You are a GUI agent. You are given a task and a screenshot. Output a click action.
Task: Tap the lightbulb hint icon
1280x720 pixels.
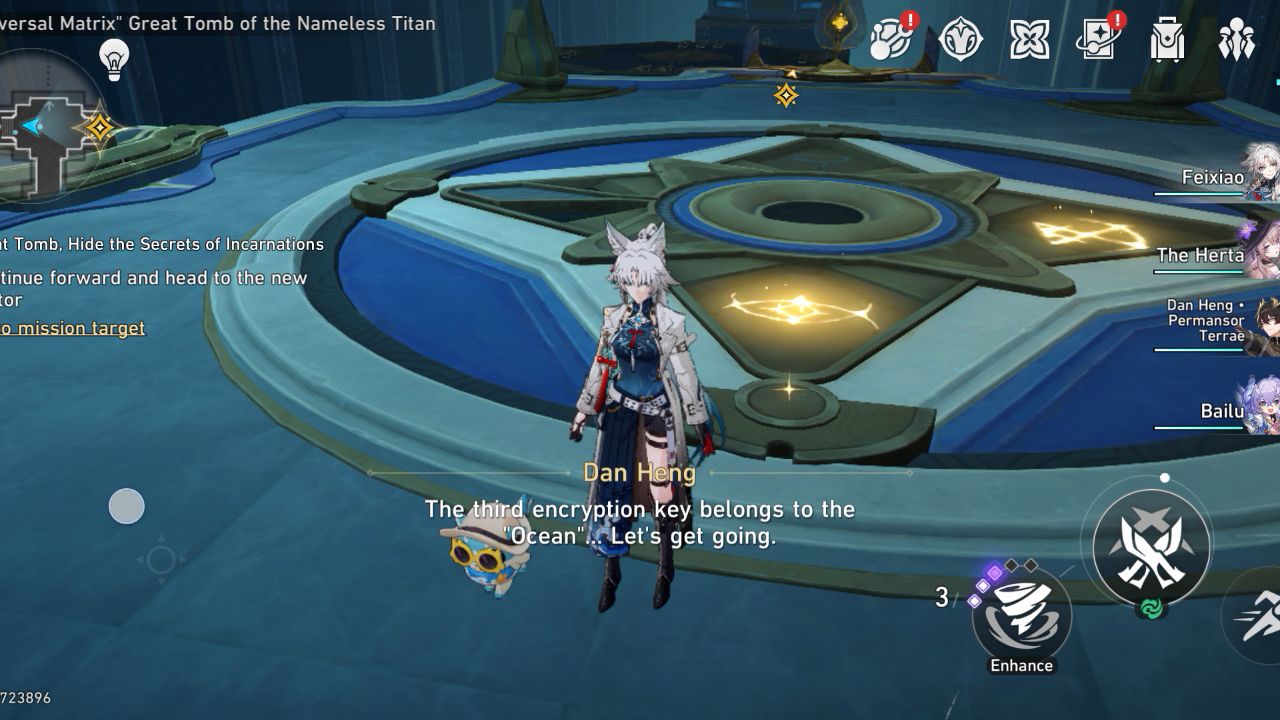[x=114, y=59]
